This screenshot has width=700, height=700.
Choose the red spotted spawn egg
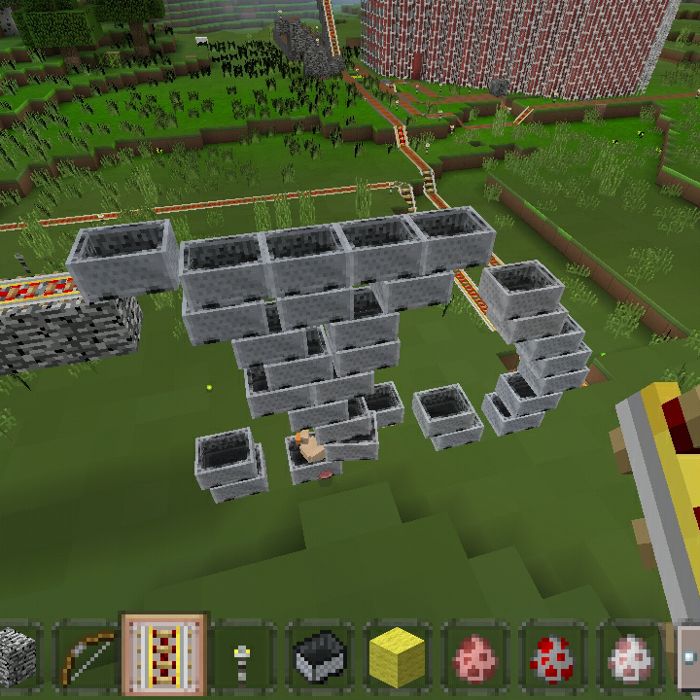553,657
